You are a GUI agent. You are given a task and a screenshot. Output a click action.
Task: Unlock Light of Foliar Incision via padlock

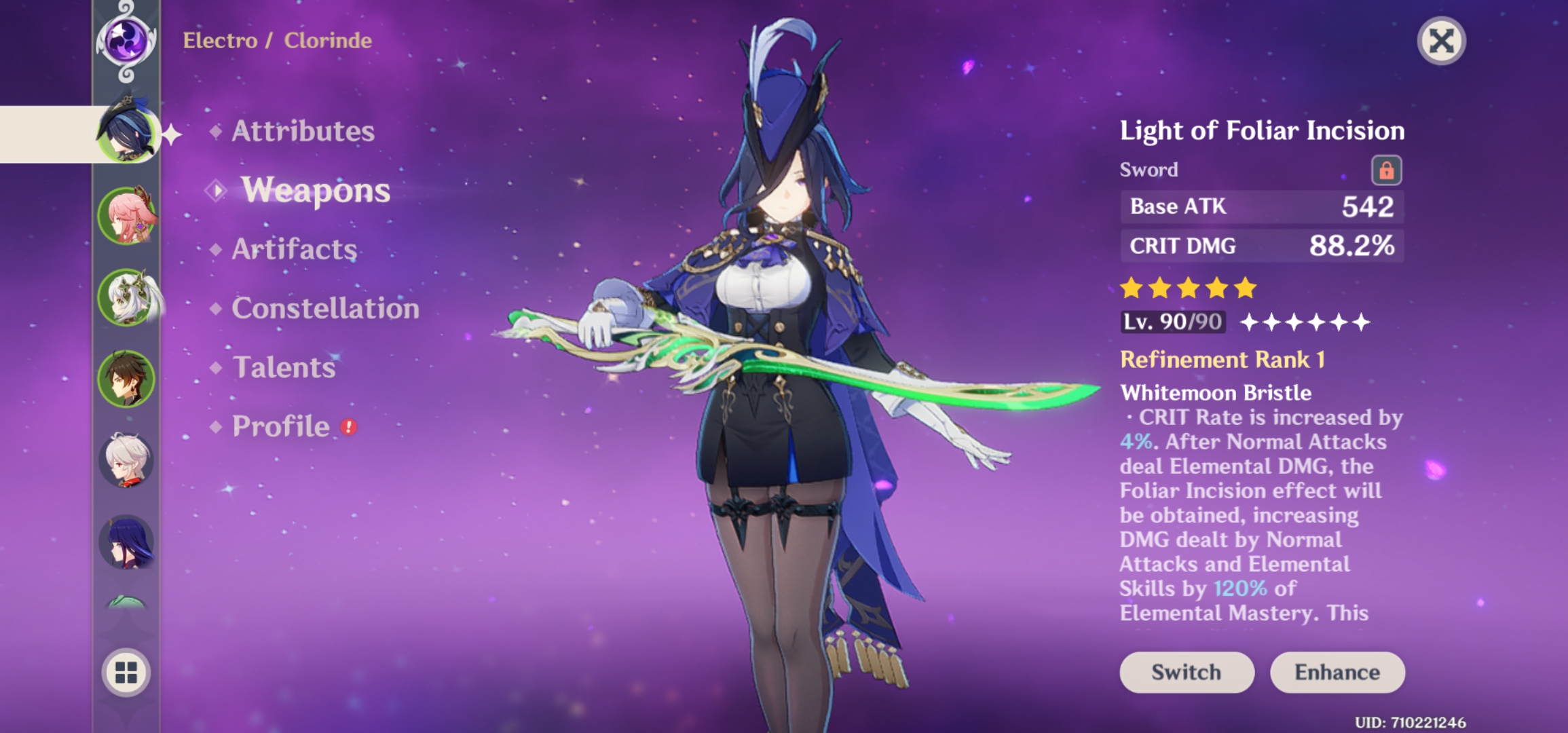1389,170
